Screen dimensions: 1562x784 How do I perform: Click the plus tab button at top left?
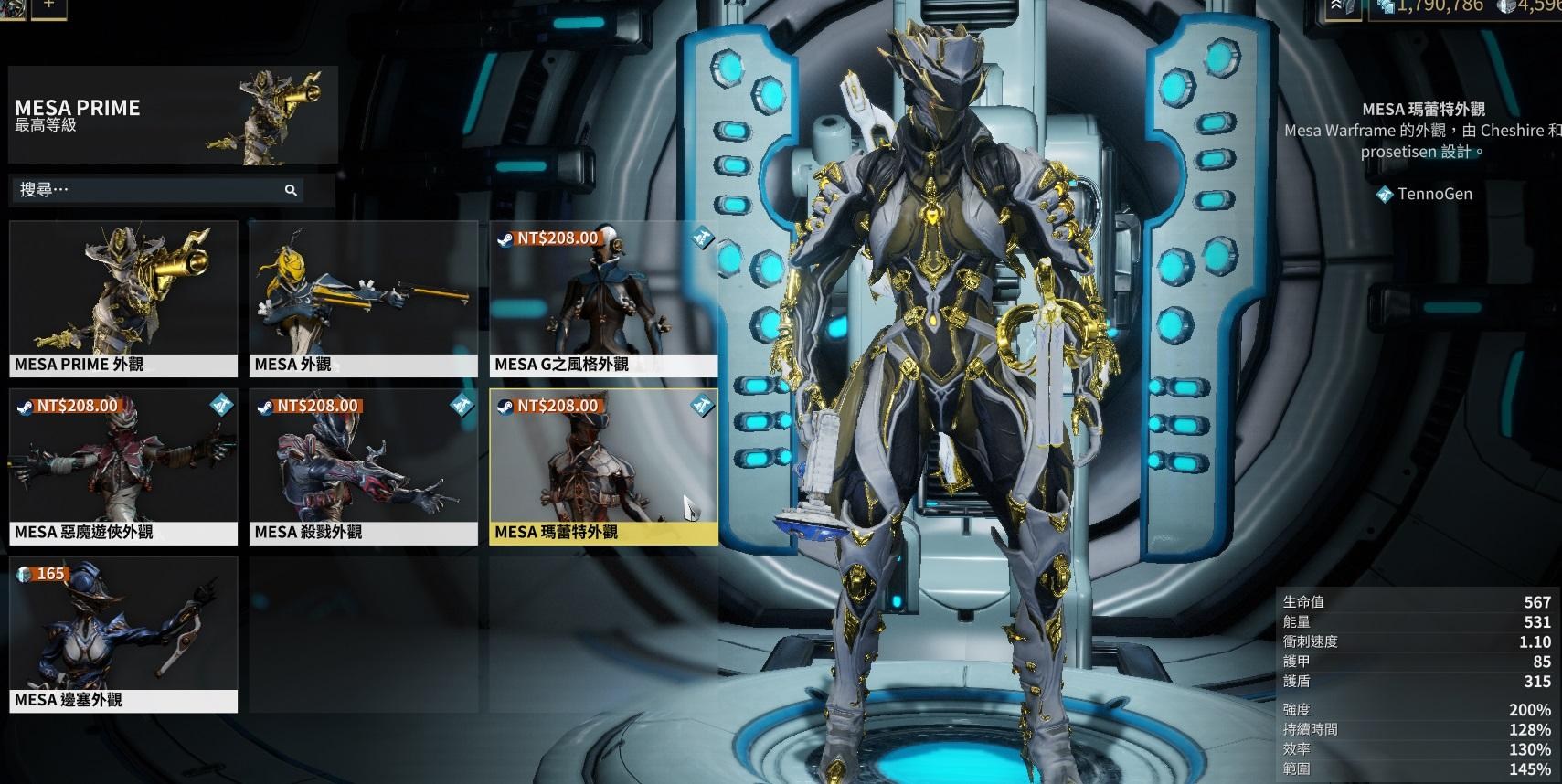point(49,5)
